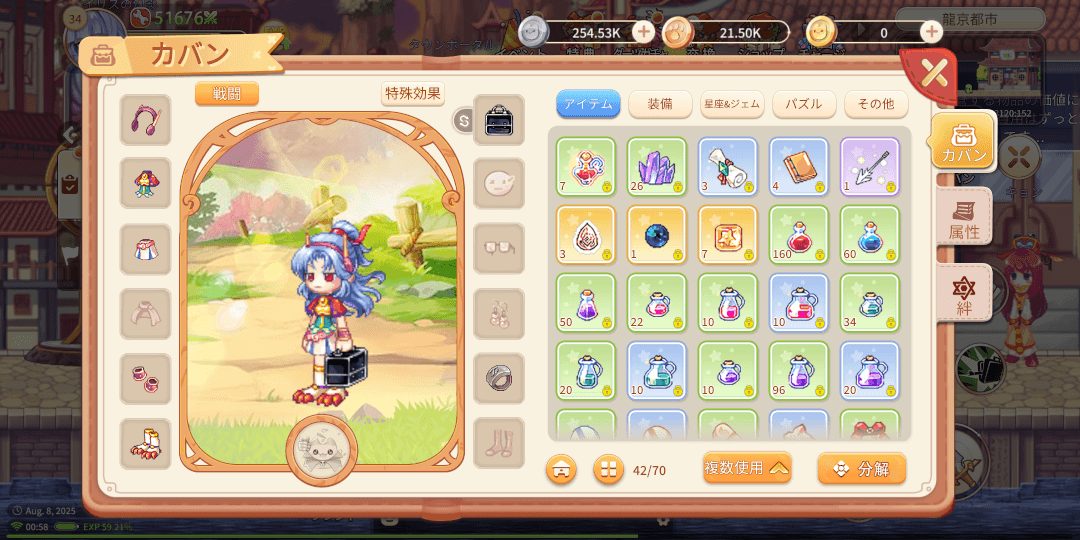Image resolution: width=1080 pixels, height=540 pixels.
Task: Pick the blue potion stack of 60
Action: [869, 234]
